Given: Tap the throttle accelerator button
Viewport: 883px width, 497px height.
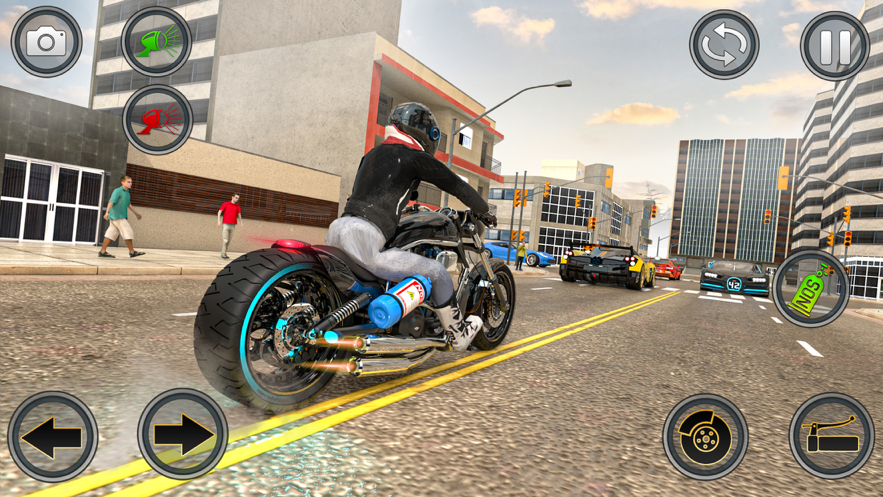Looking at the screenshot, I should 832,436.
